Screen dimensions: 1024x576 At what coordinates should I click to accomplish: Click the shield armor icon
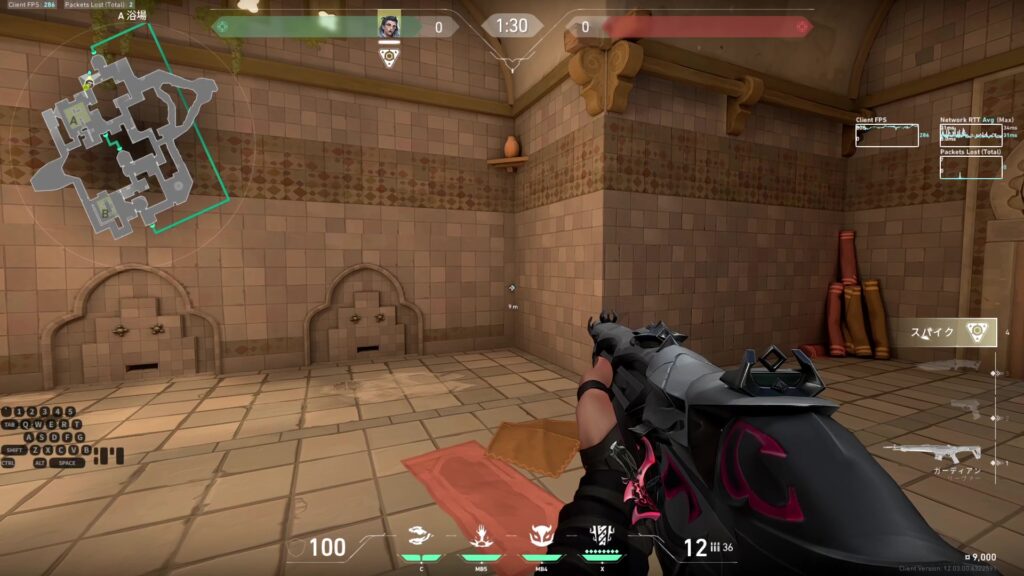tap(296, 547)
